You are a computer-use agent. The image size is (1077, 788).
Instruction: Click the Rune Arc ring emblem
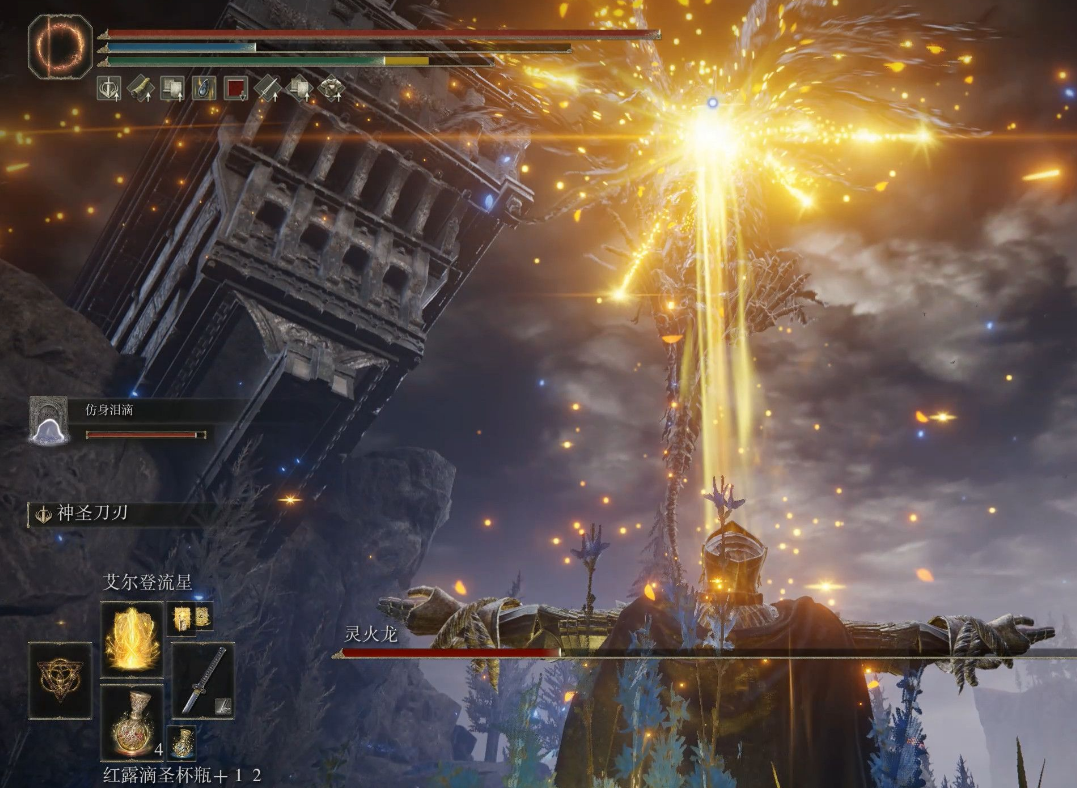(60, 46)
